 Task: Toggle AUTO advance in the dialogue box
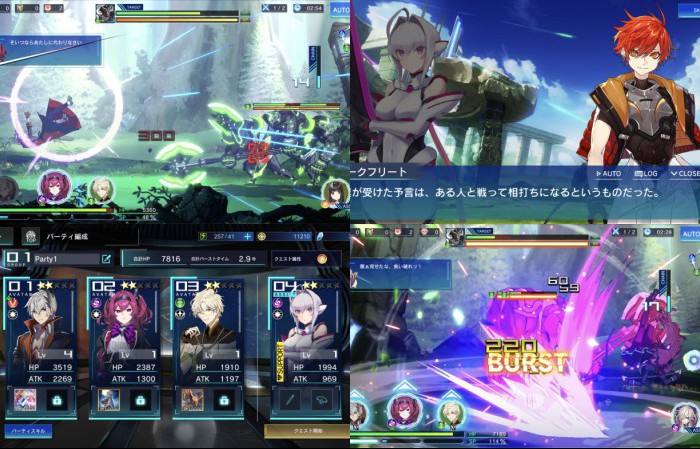point(607,173)
